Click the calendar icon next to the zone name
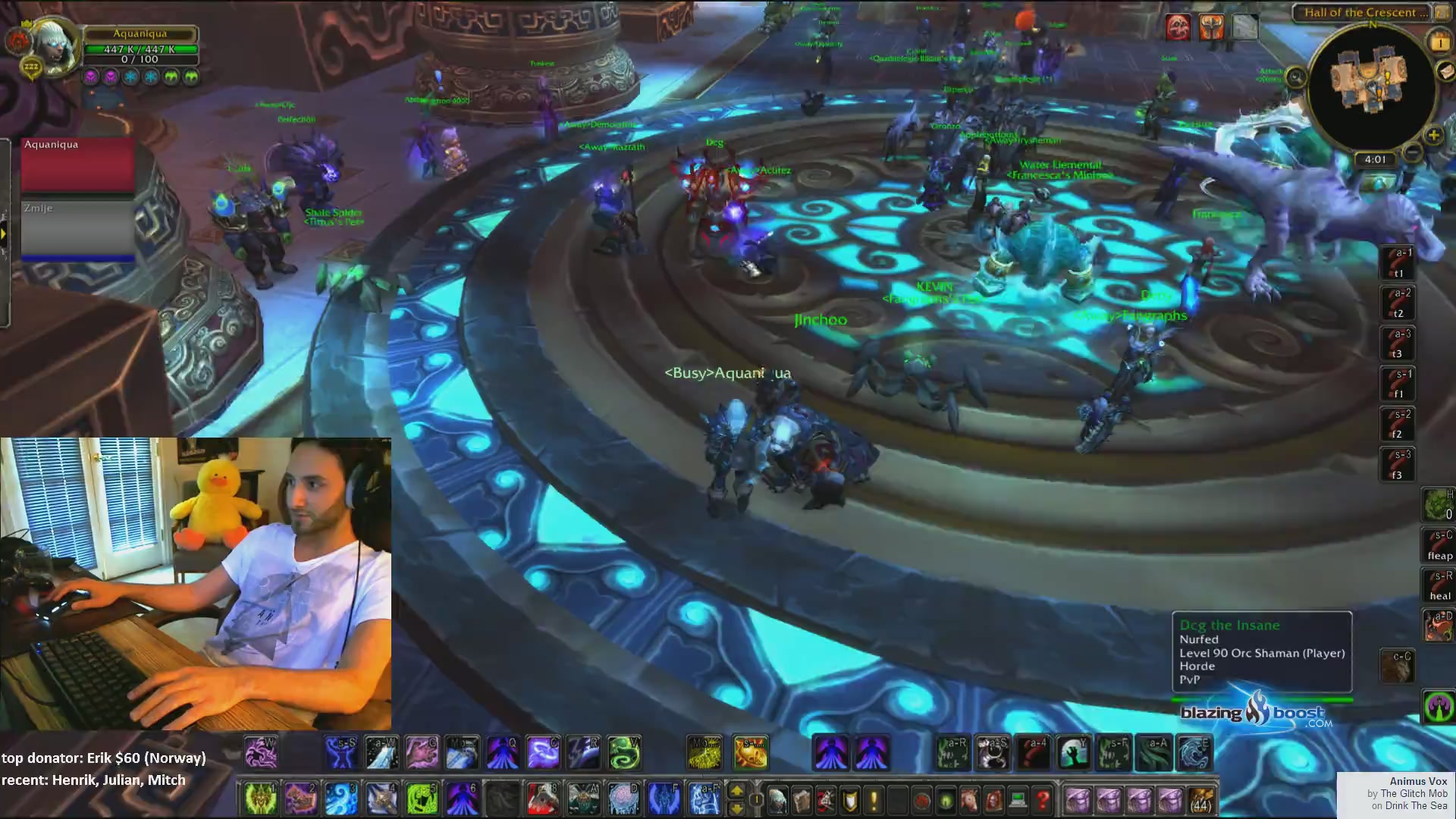Viewport: 1456px width, 819px height. coord(1442,12)
